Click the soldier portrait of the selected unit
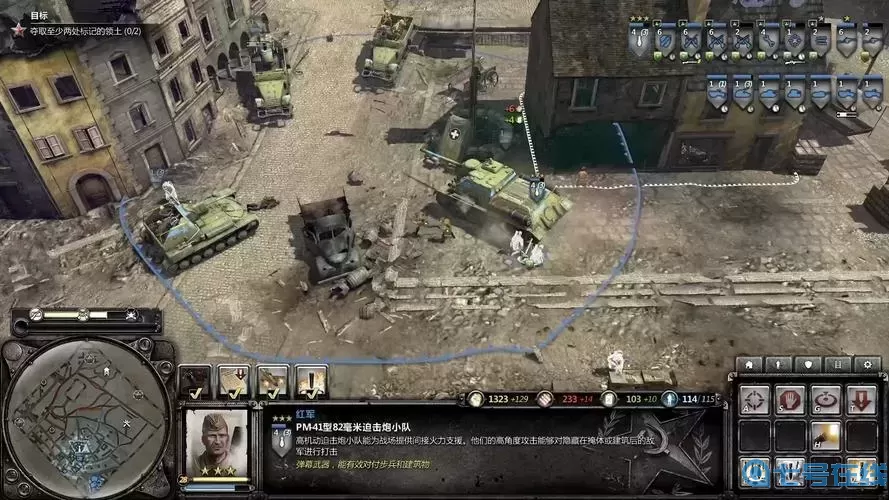This screenshot has height=500, width=889. point(212,440)
